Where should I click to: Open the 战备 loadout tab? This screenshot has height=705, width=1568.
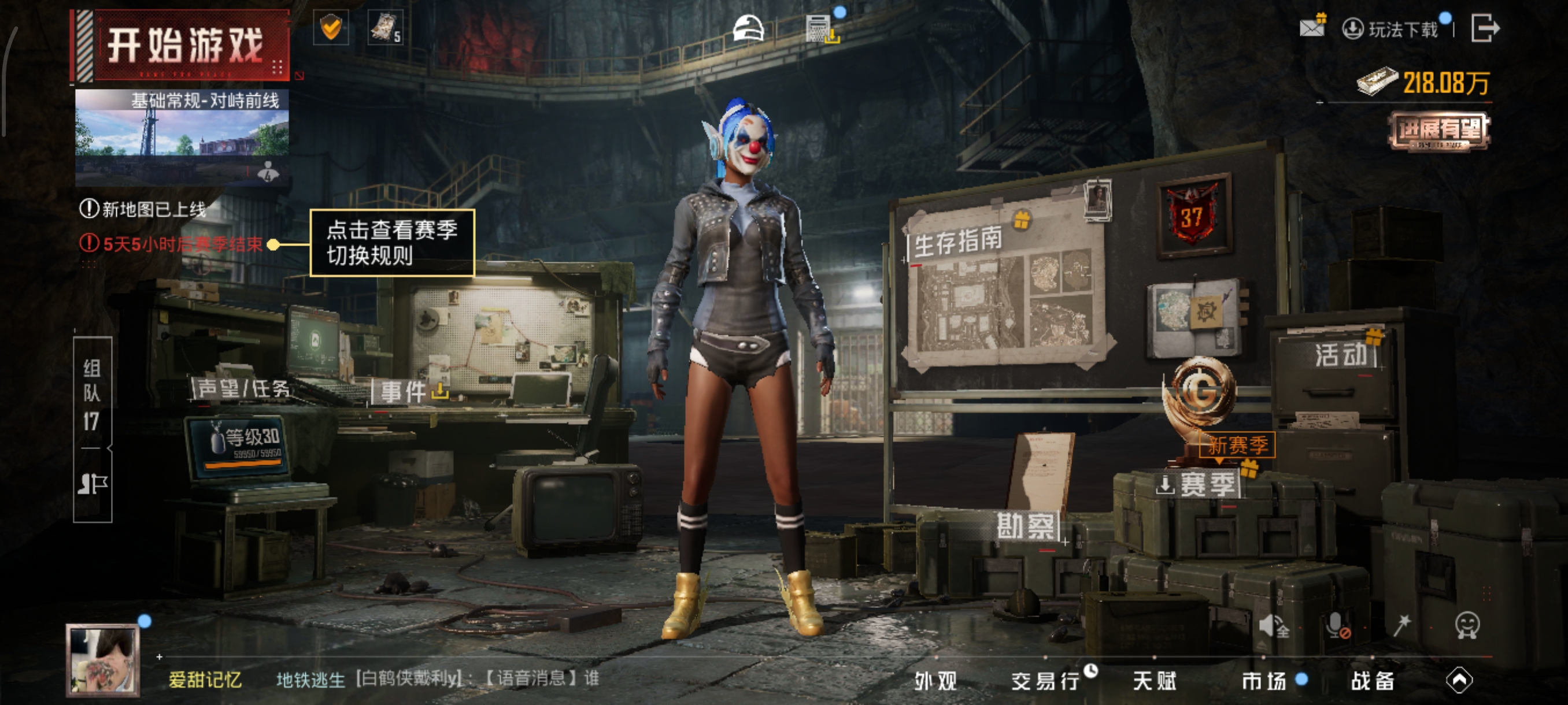click(1373, 681)
